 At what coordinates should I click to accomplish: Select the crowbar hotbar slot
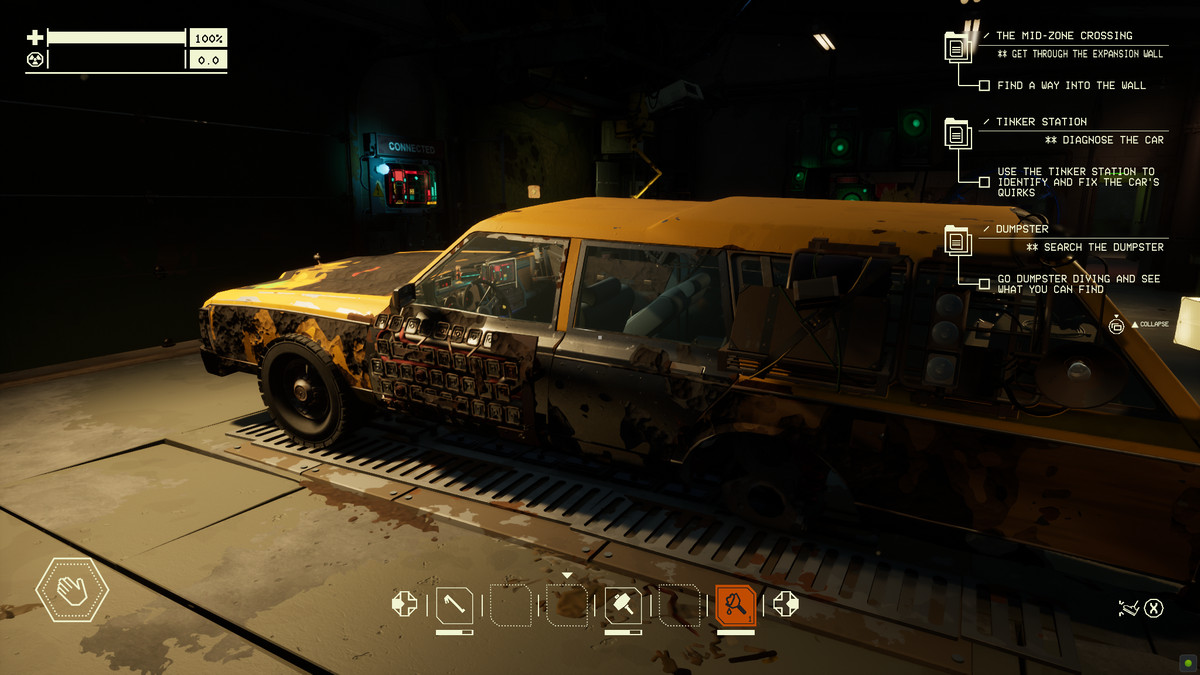pyautogui.click(x=454, y=605)
